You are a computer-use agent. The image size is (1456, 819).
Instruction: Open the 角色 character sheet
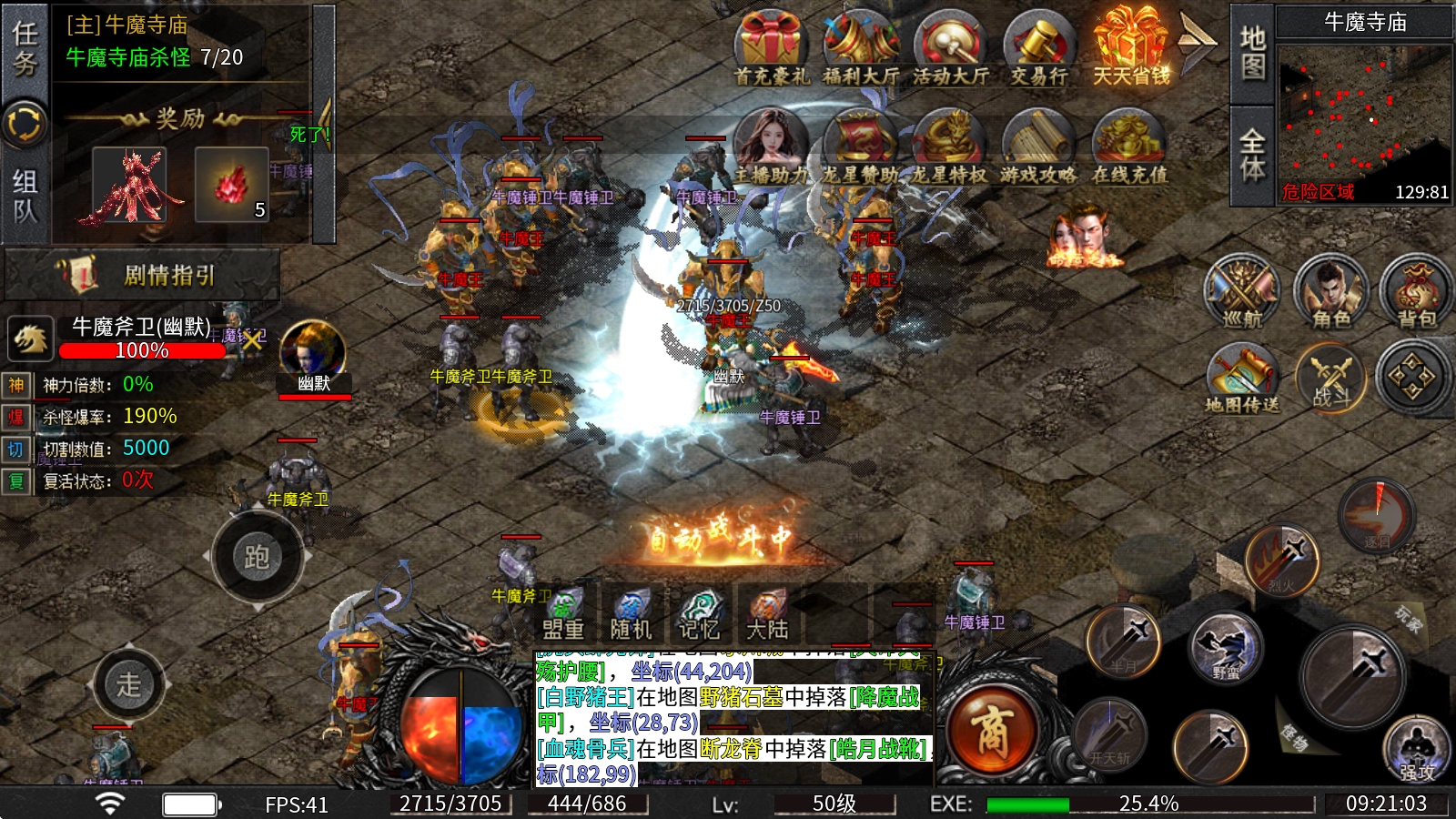1330,291
